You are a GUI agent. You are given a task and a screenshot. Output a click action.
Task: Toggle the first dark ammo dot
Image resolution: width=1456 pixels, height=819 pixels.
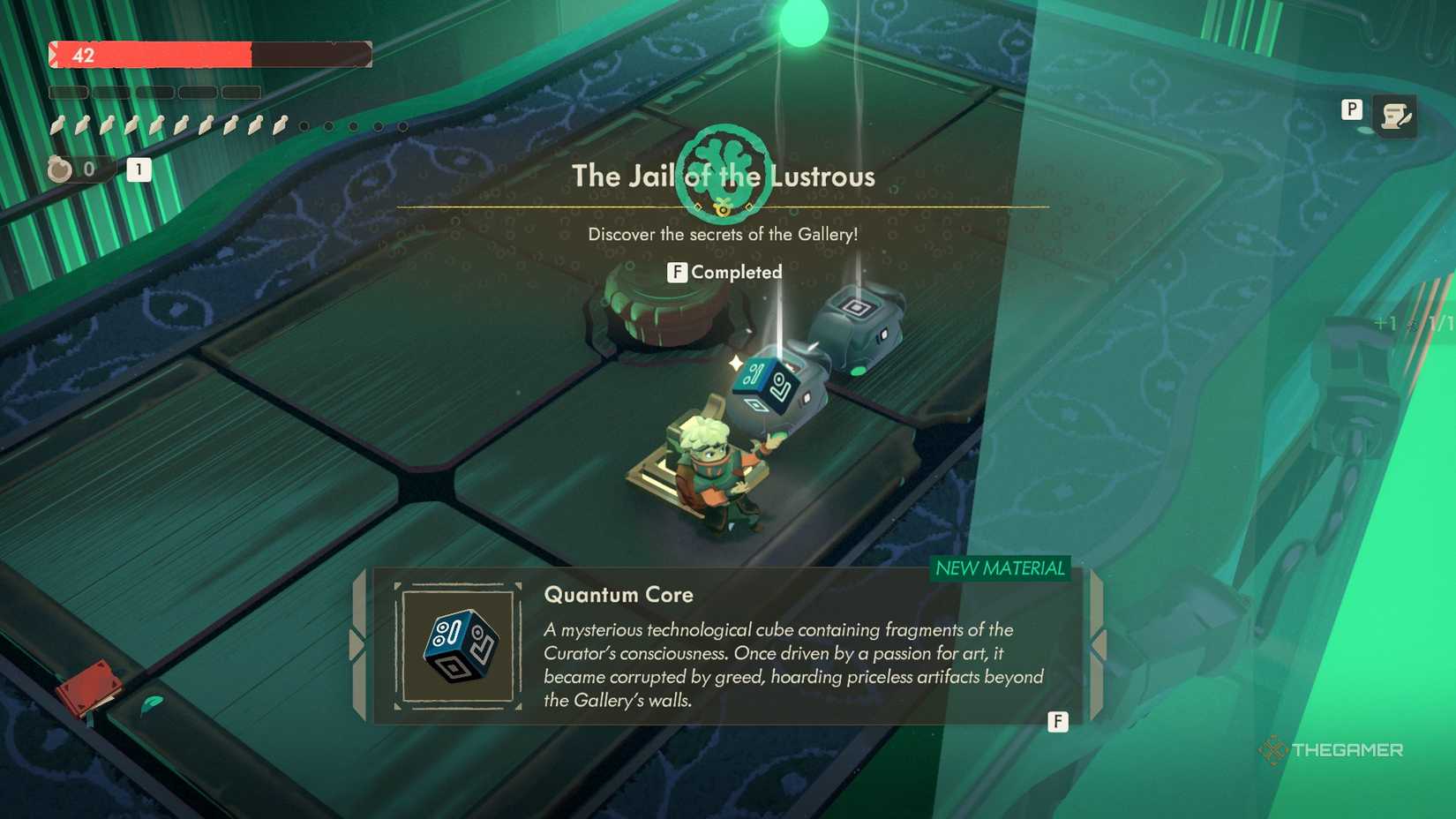[x=304, y=125]
